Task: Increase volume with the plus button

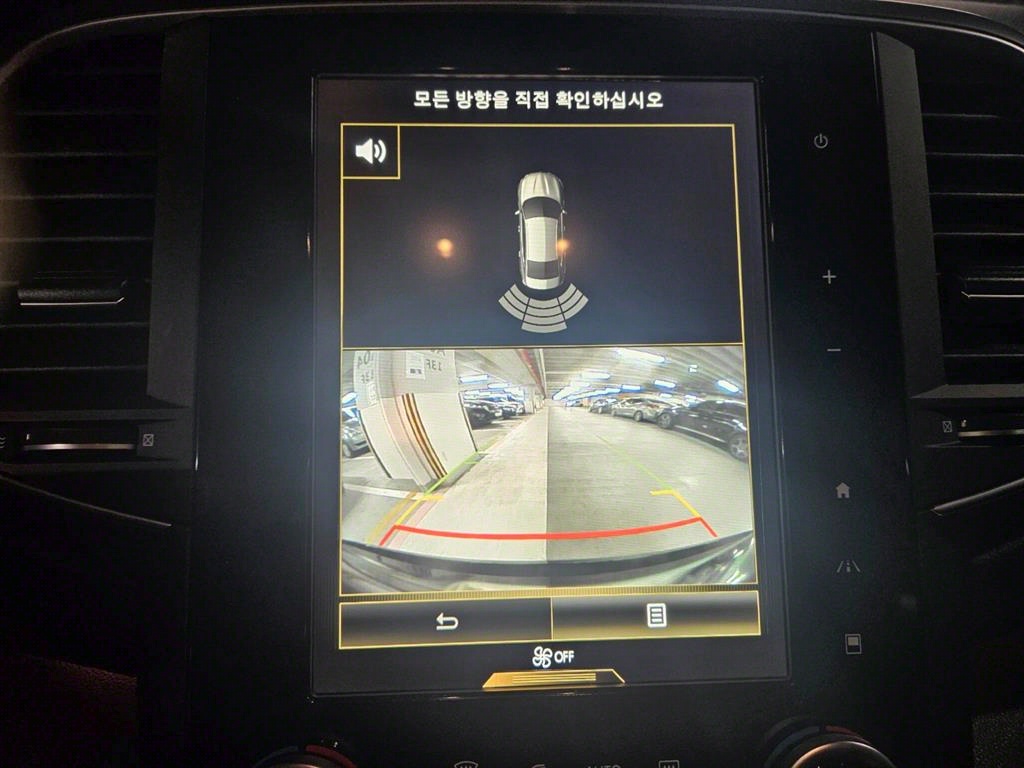Action: 829,277
